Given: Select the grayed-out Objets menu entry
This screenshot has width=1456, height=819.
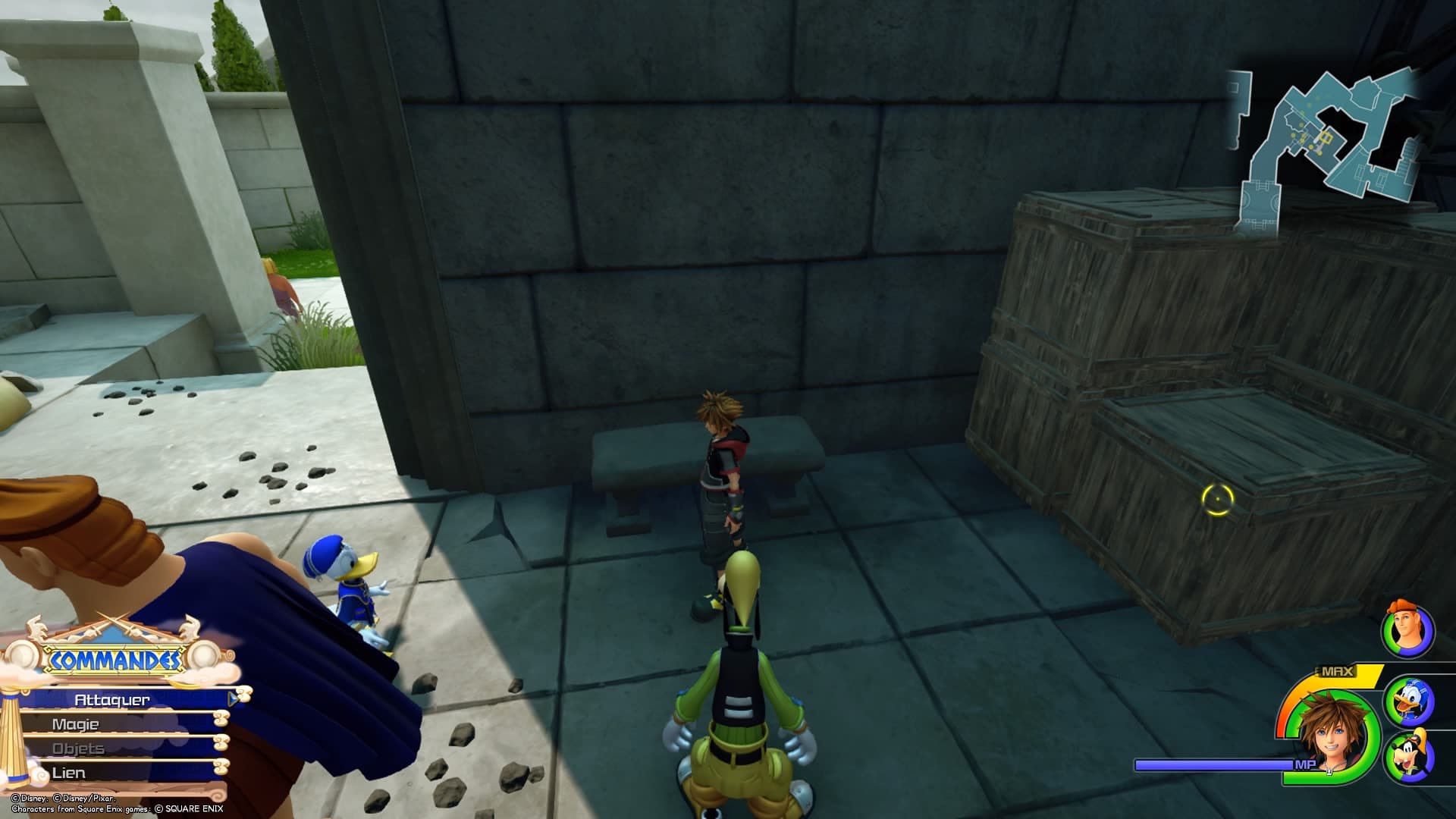Looking at the screenshot, I should click(x=79, y=748).
